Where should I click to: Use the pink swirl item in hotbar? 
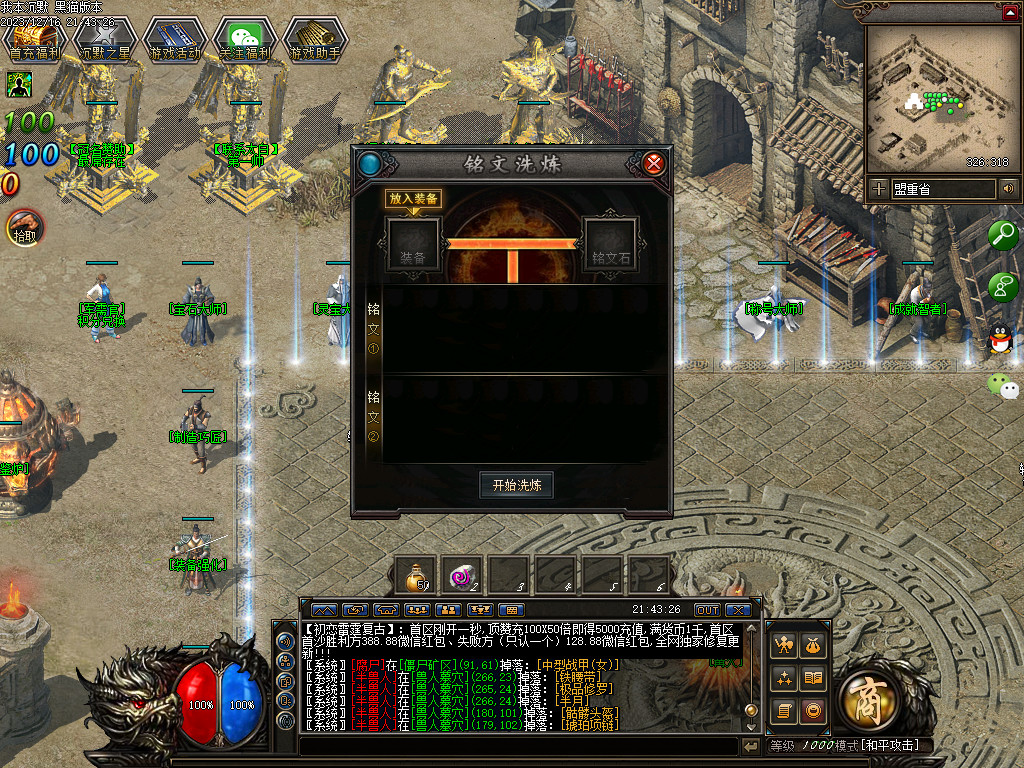[463, 575]
